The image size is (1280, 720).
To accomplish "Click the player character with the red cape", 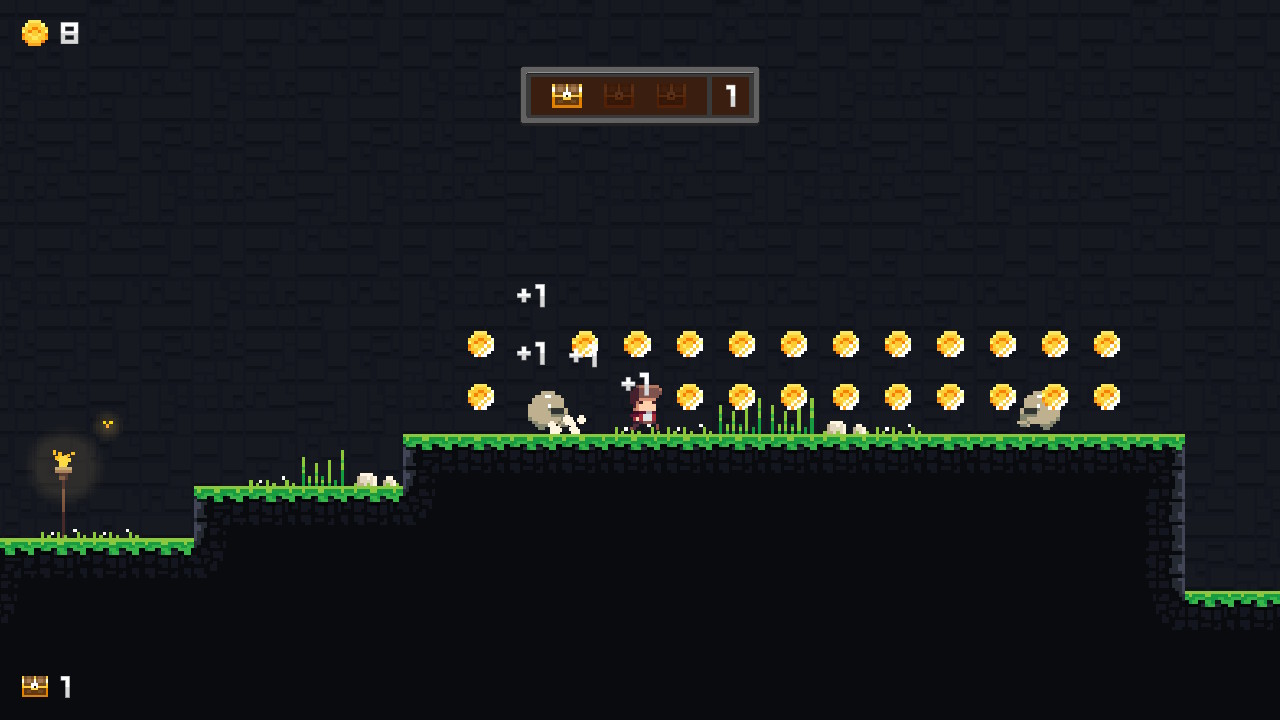I will pos(645,405).
